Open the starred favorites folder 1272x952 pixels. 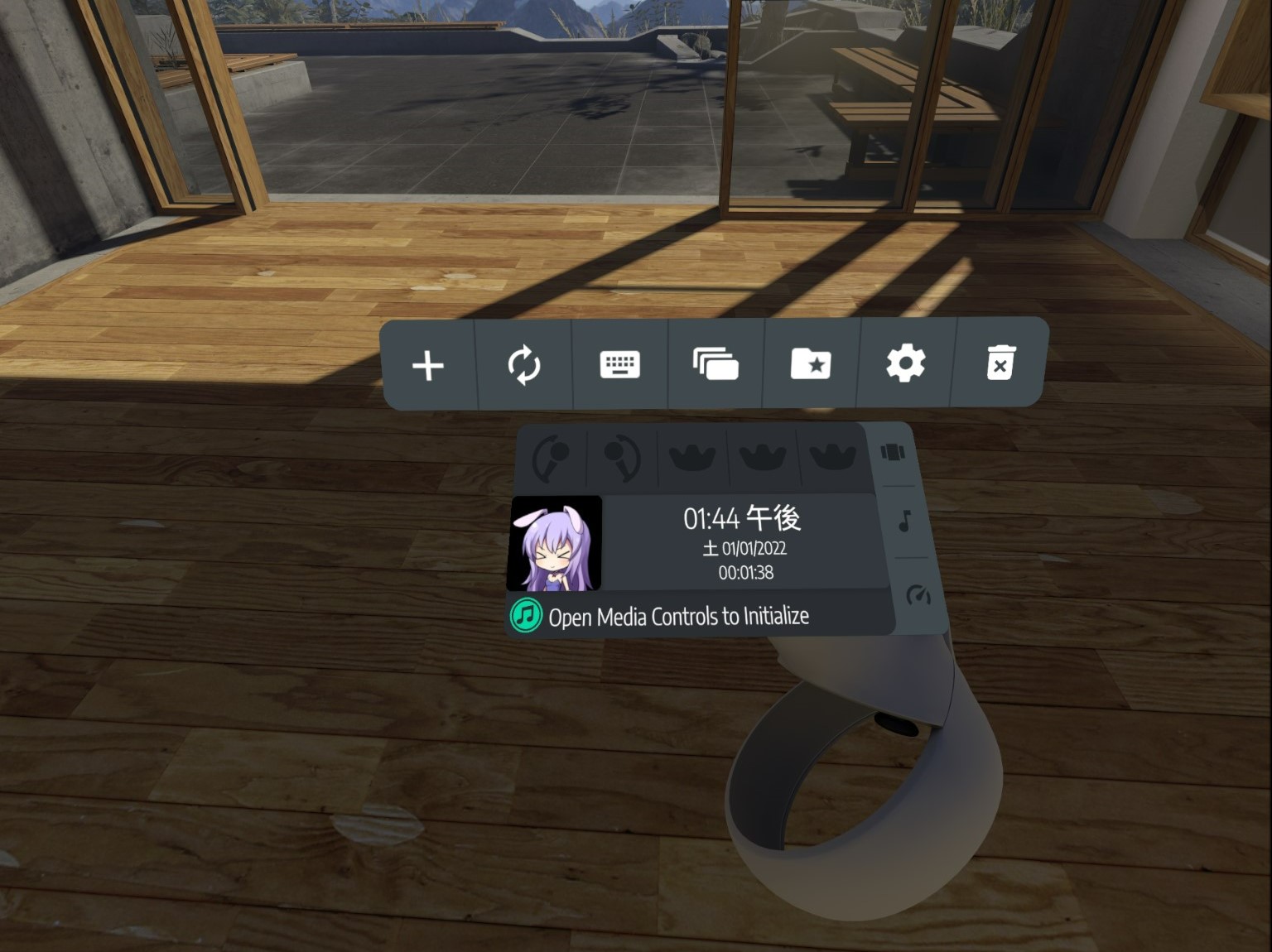point(810,364)
